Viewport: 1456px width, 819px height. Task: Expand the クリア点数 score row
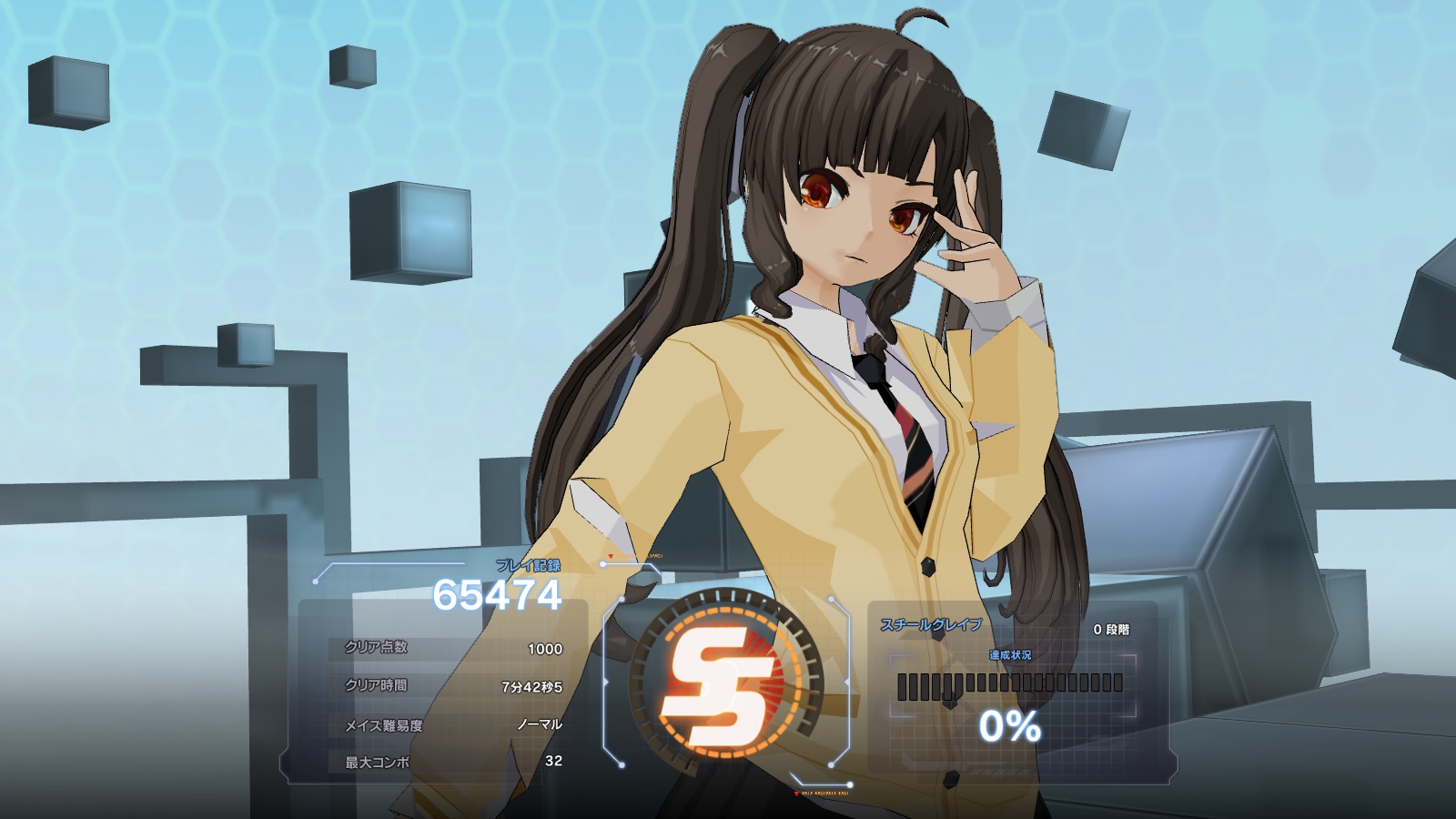coord(455,649)
